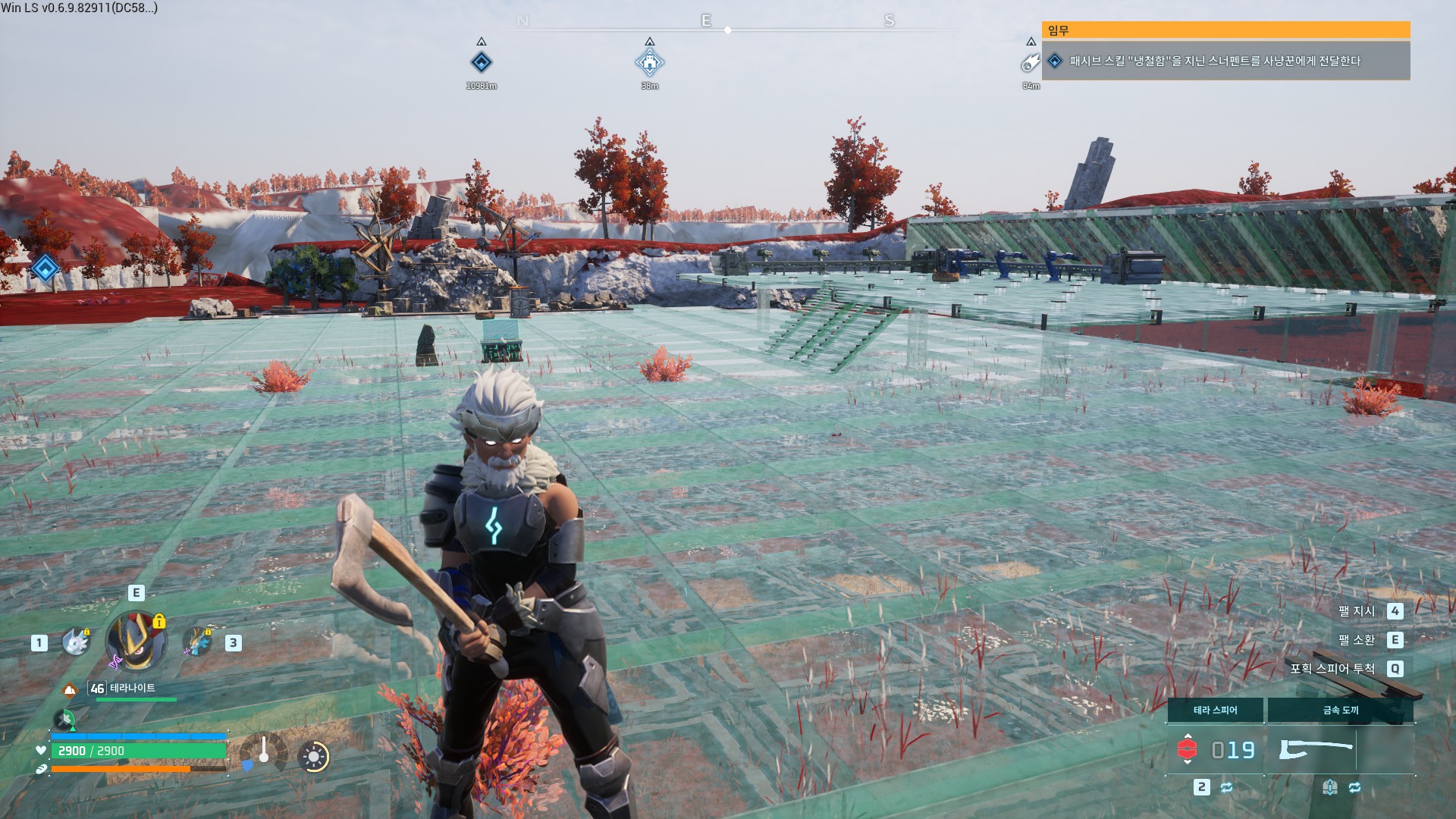
Task: Select the metal axe weapon slot
Action: click(x=1316, y=749)
